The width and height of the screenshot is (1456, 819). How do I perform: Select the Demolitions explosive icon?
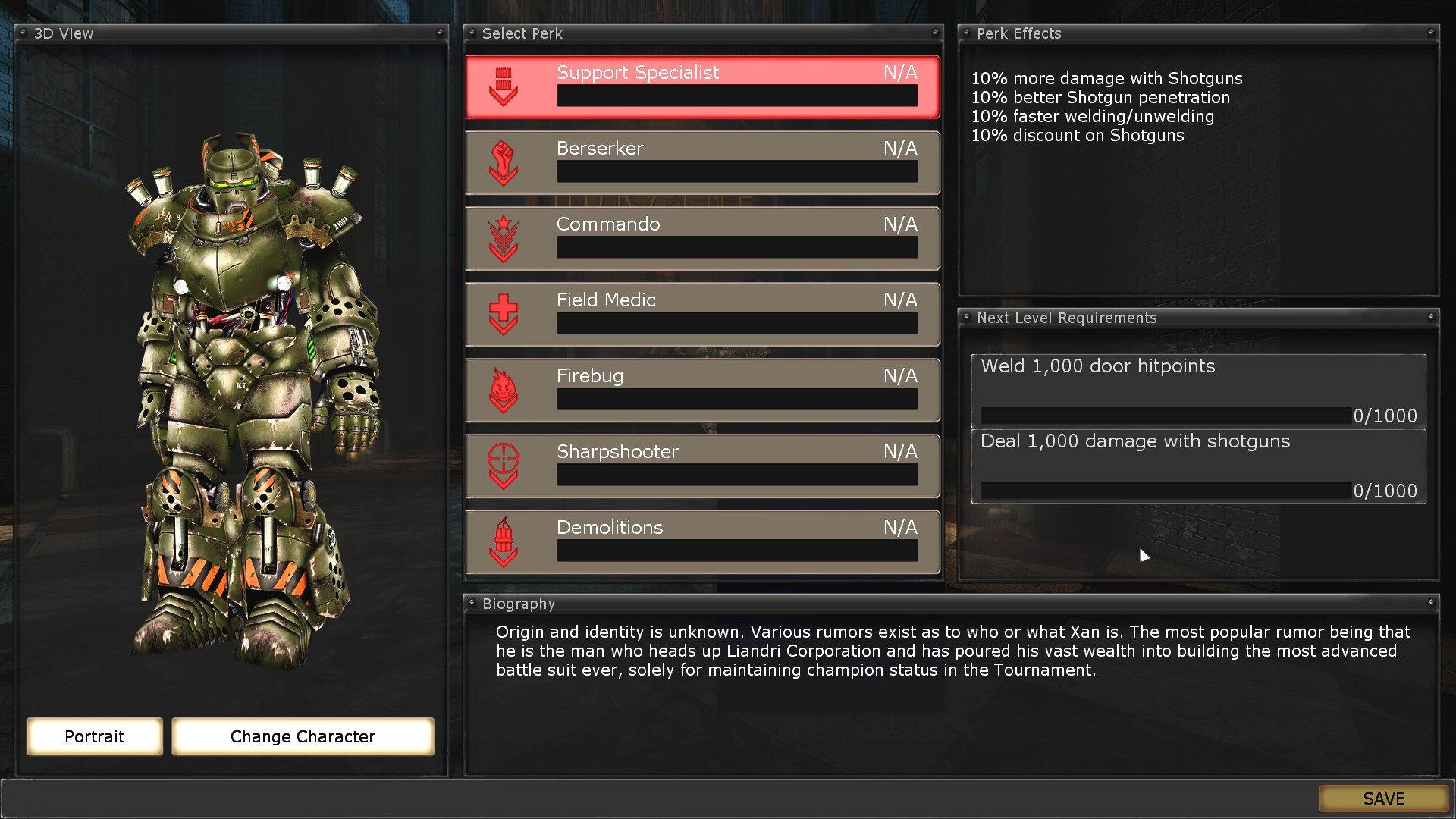click(503, 541)
